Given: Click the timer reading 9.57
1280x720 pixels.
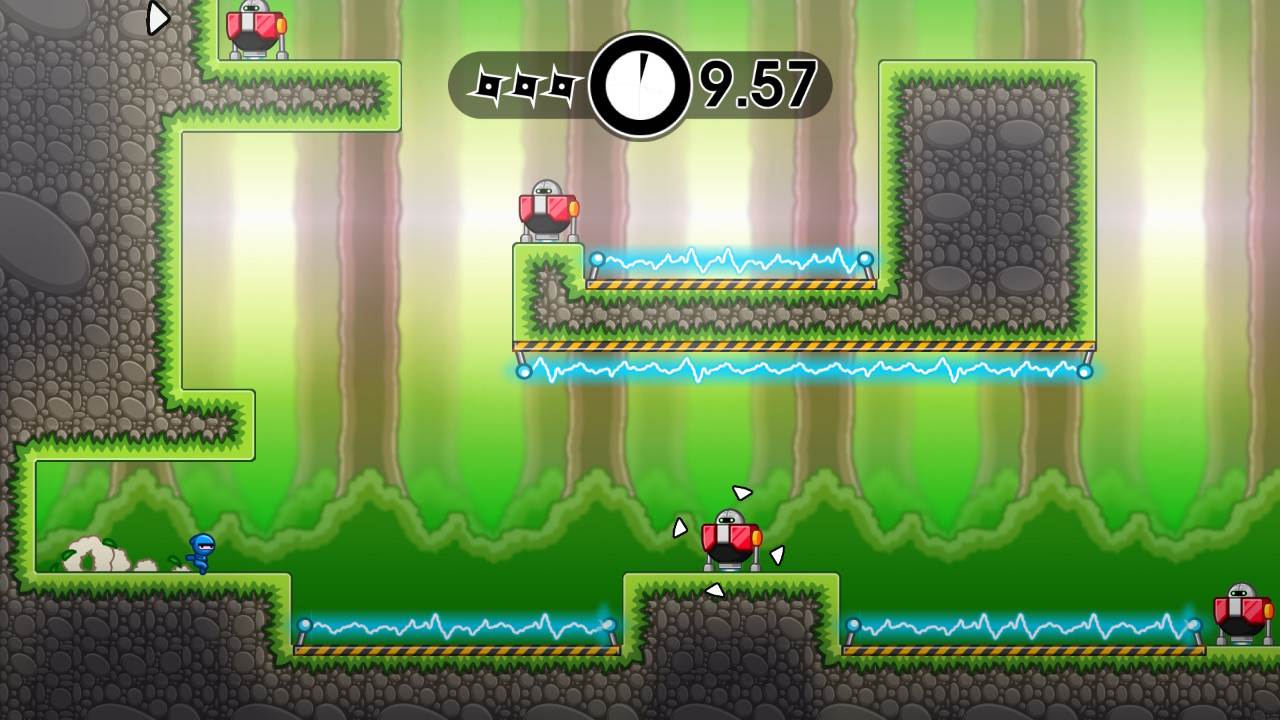Looking at the screenshot, I should pyautogui.click(x=757, y=85).
